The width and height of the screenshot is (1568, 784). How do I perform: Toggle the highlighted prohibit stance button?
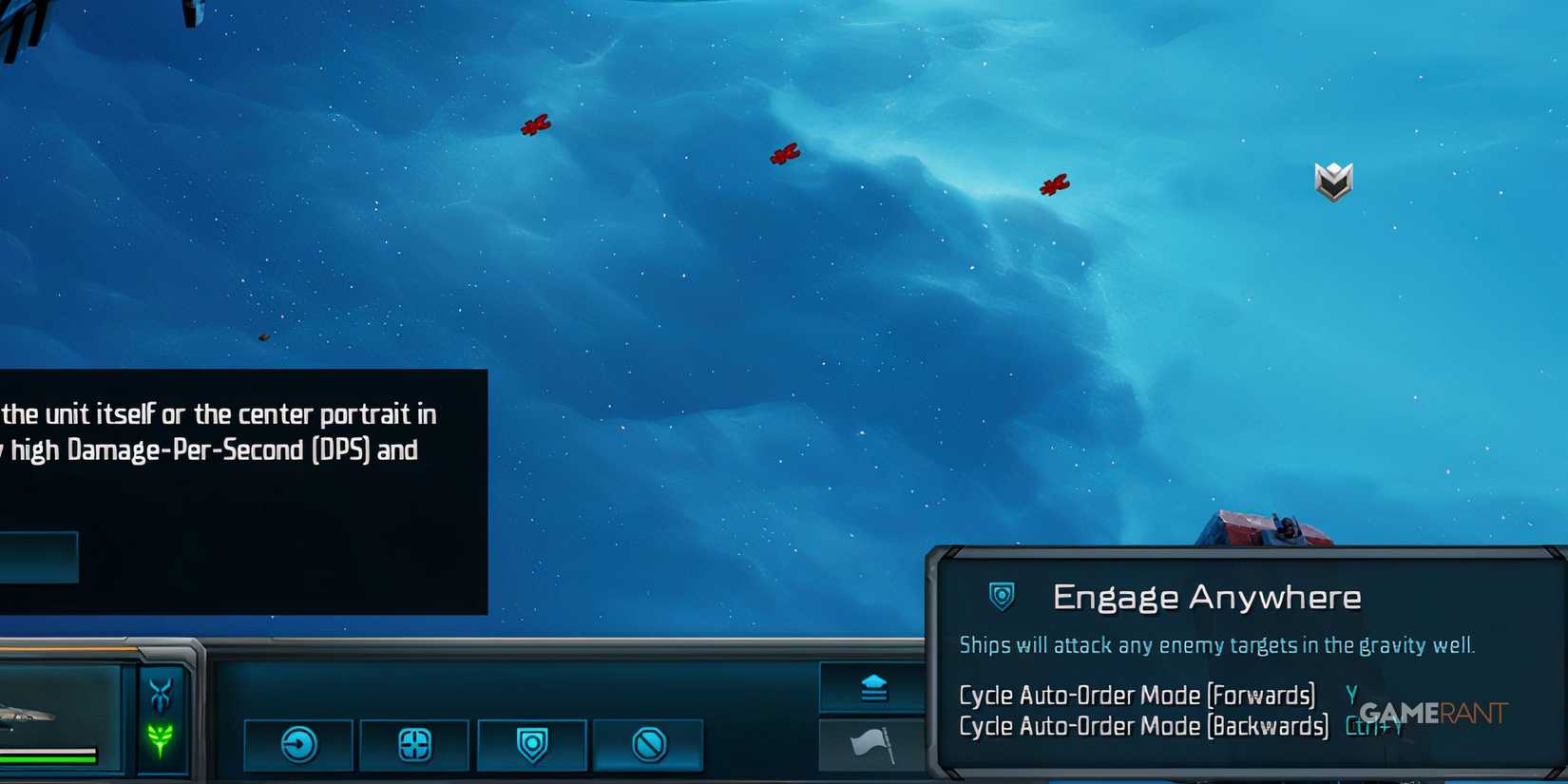point(650,744)
